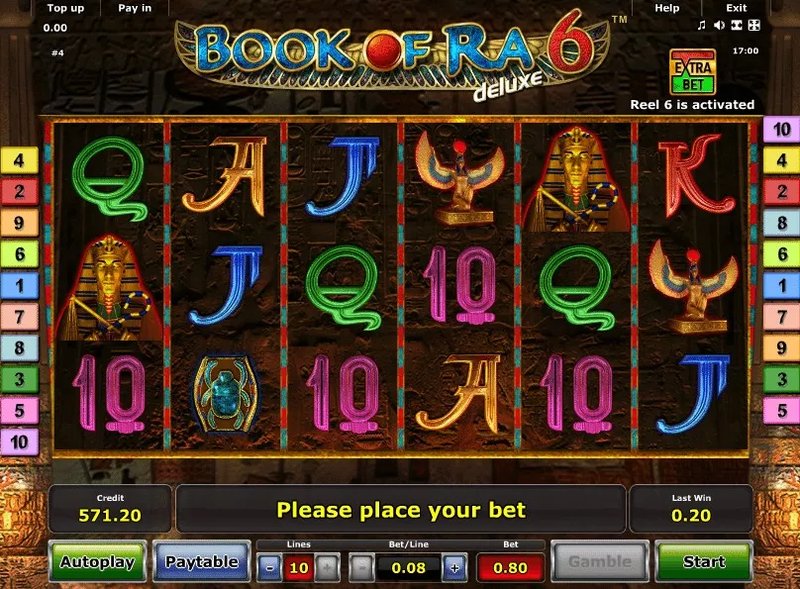800x589 pixels.
Task: Raise the Bet/Line amount
Action: (454, 568)
